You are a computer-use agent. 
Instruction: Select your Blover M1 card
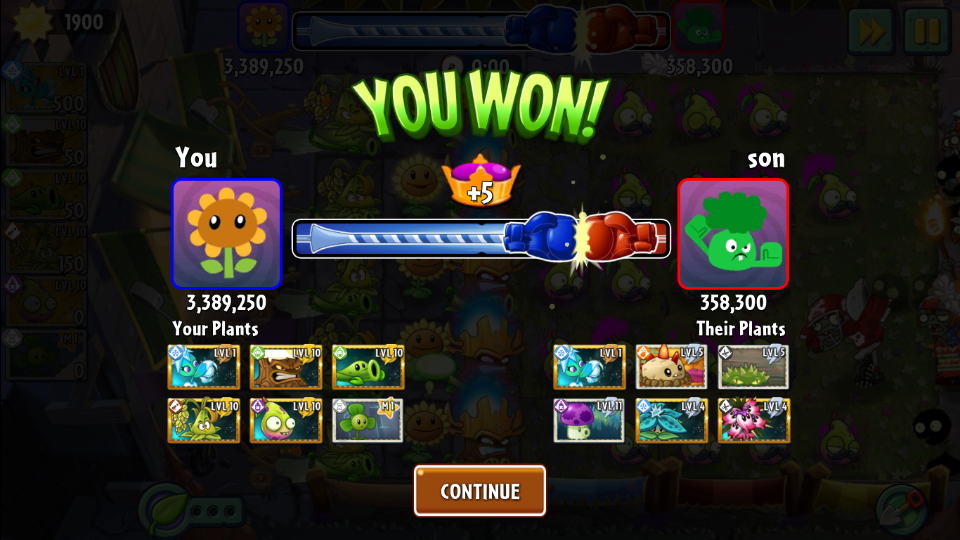tap(368, 420)
